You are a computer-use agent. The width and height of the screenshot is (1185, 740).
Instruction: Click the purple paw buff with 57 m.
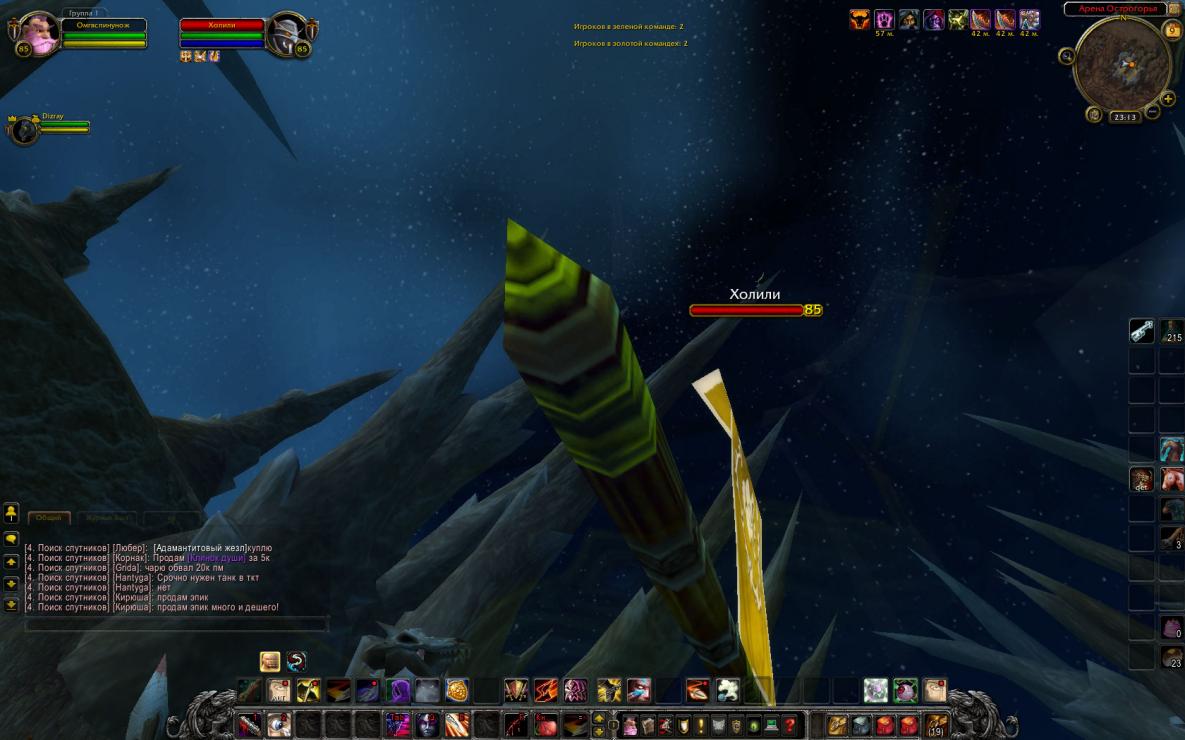pyautogui.click(x=884, y=20)
